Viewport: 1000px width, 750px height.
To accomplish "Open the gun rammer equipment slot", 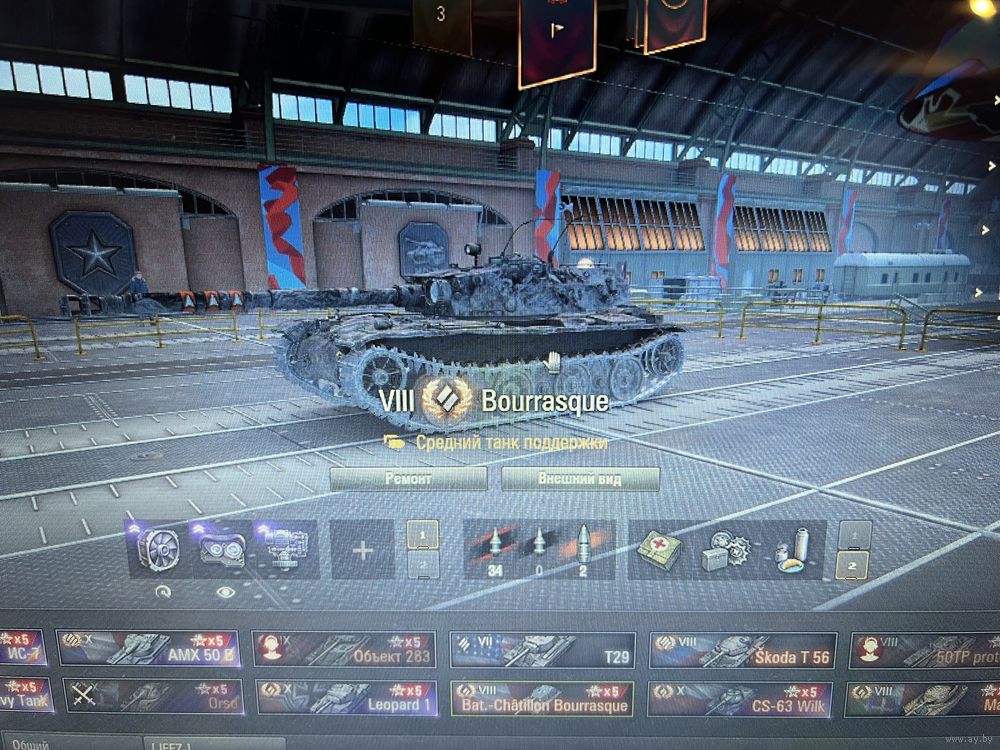I will tap(285, 550).
